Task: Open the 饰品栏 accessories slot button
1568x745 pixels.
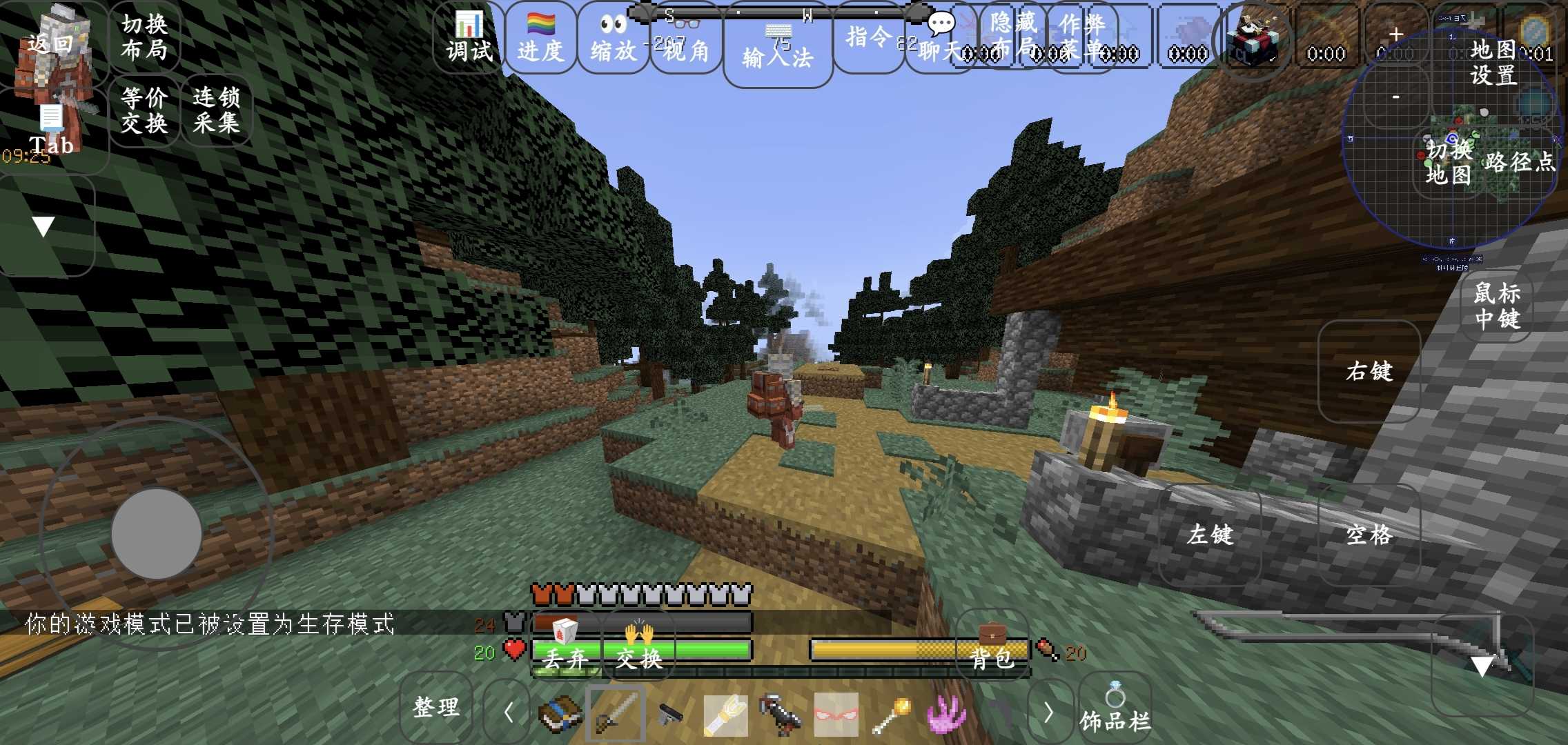Action: [x=1115, y=709]
